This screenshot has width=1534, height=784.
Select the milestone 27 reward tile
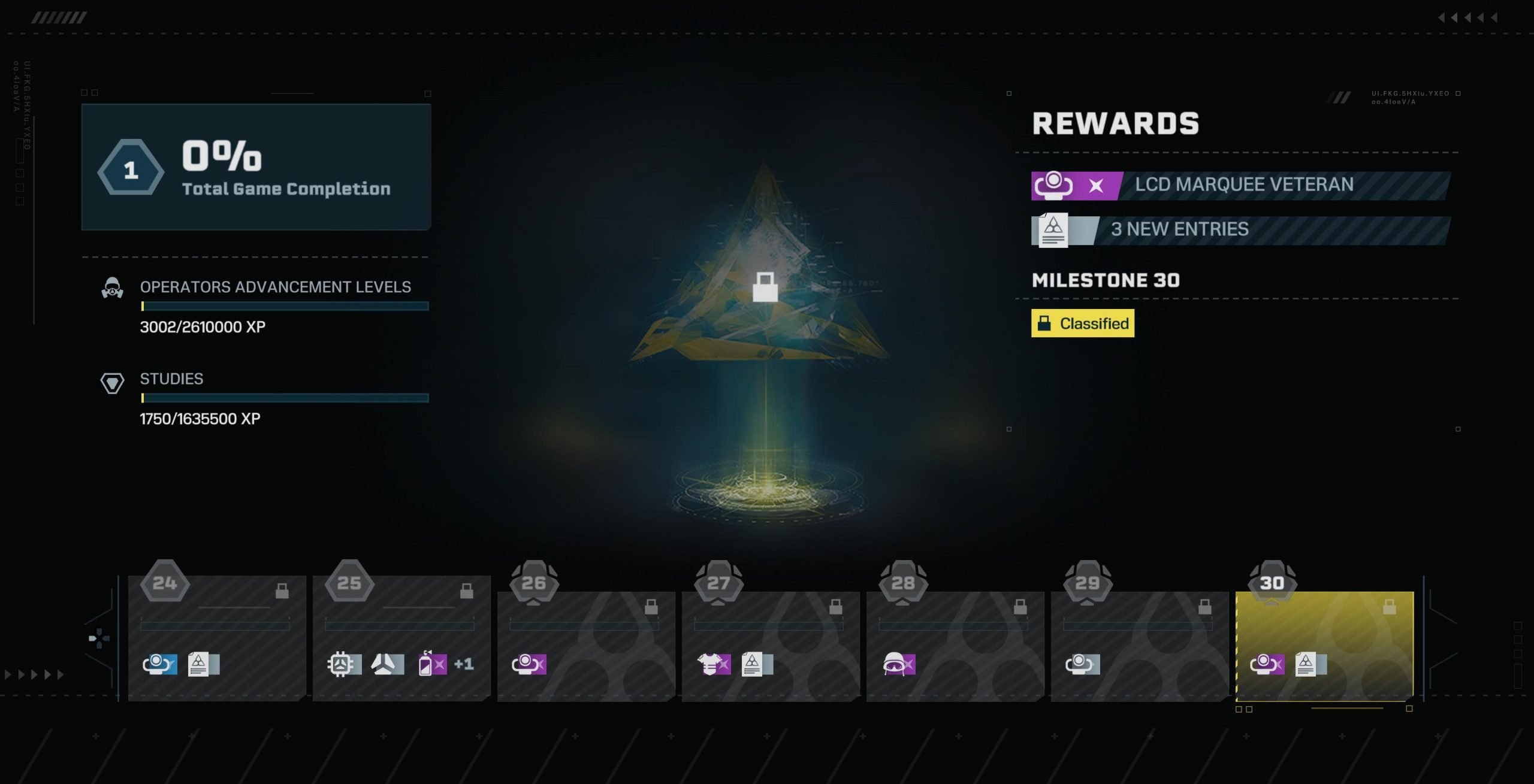coord(771,646)
